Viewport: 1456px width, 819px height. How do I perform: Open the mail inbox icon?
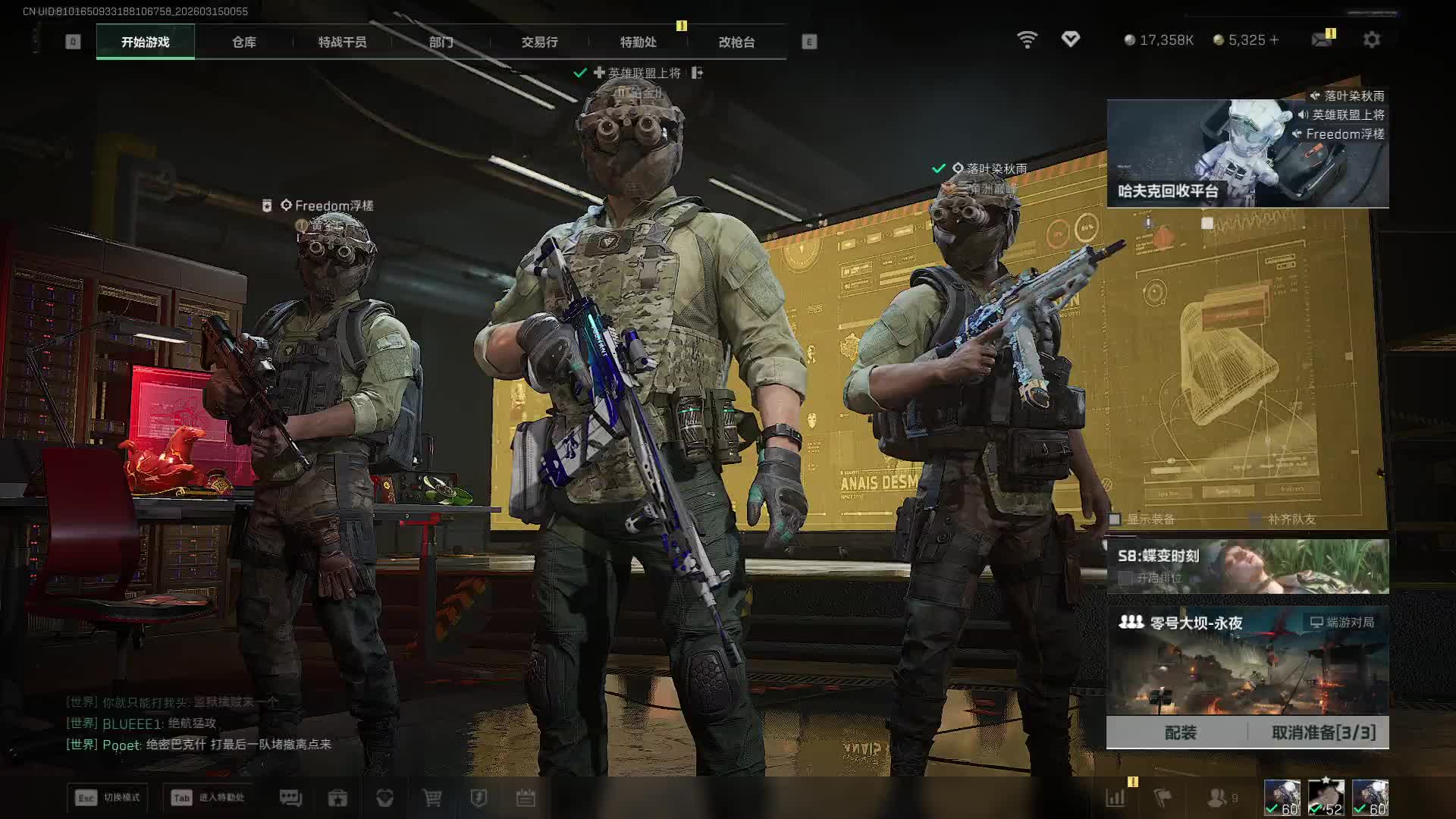tap(1322, 39)
